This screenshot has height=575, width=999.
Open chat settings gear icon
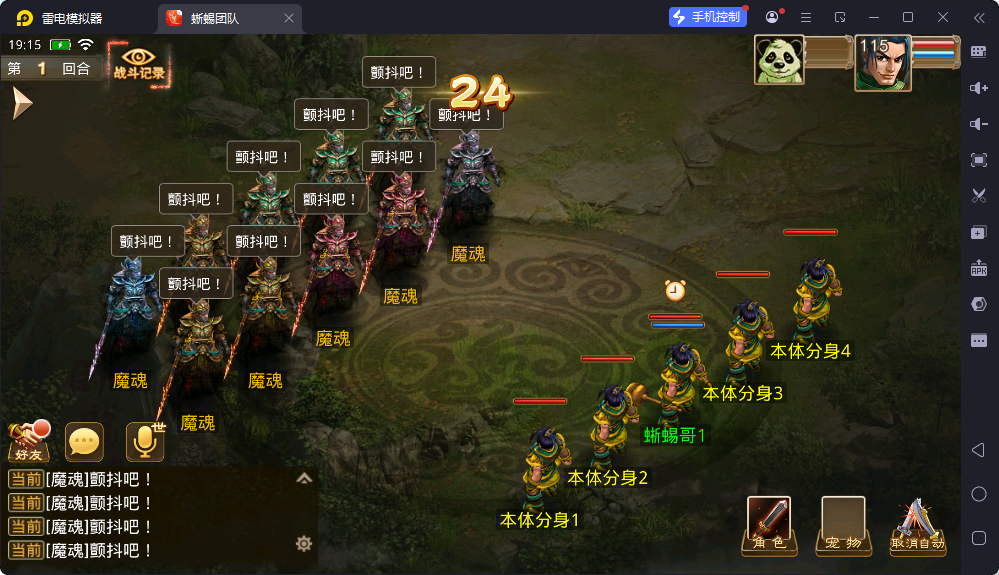pyautogui.click(x=304, y=544)
